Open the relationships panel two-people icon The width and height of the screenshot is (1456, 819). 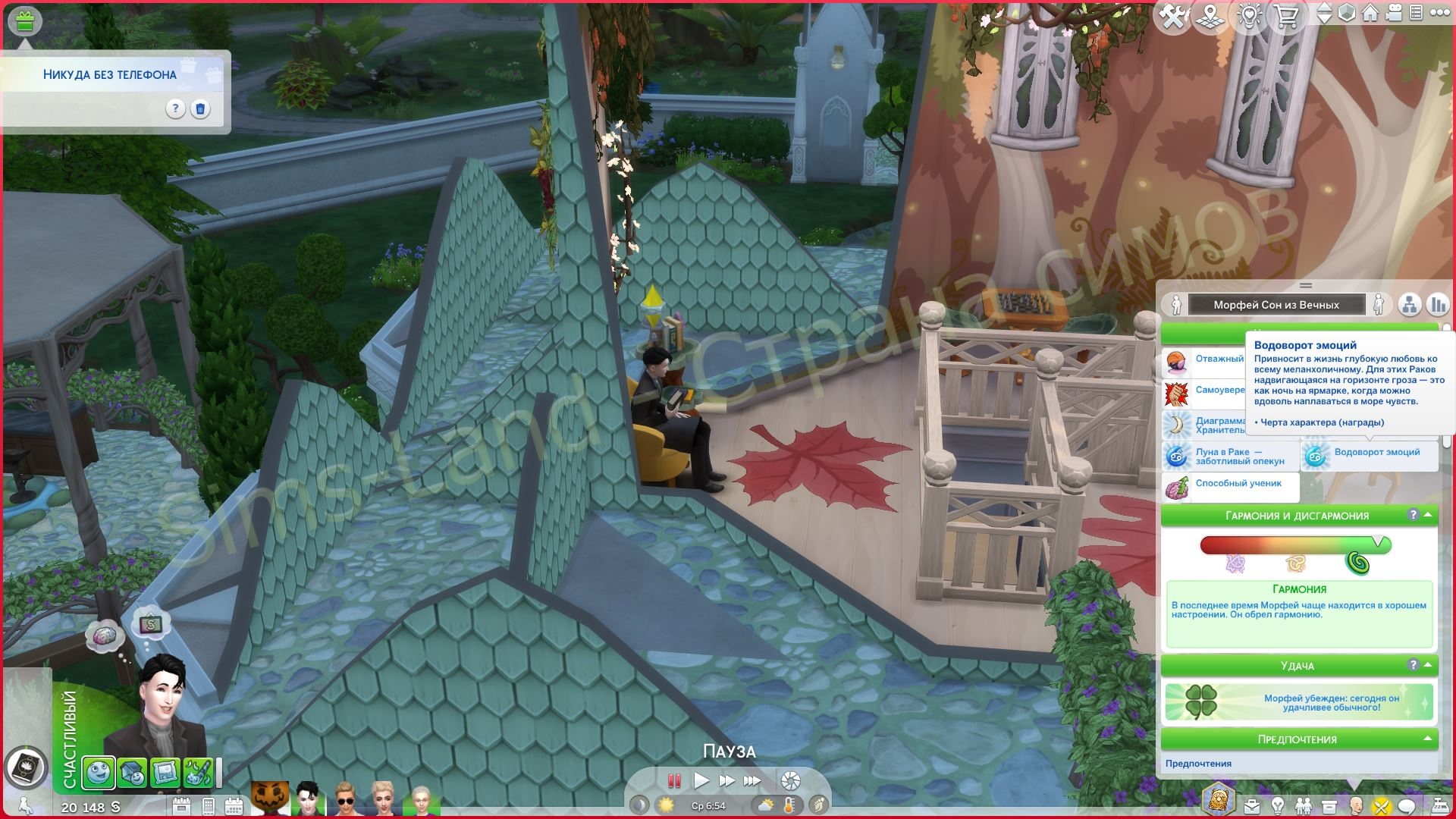[x=1304, y=805]
